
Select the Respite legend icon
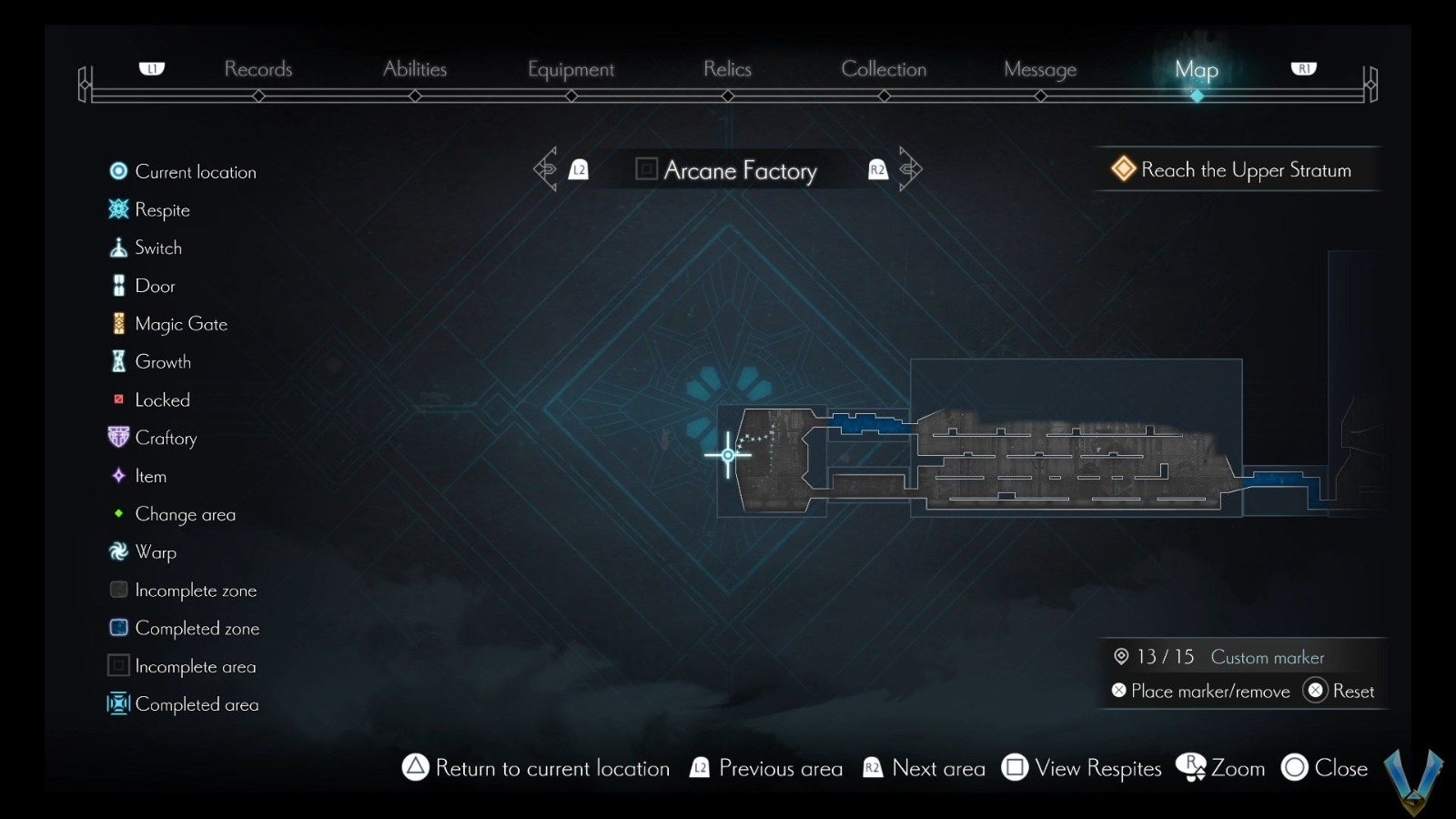118,209
